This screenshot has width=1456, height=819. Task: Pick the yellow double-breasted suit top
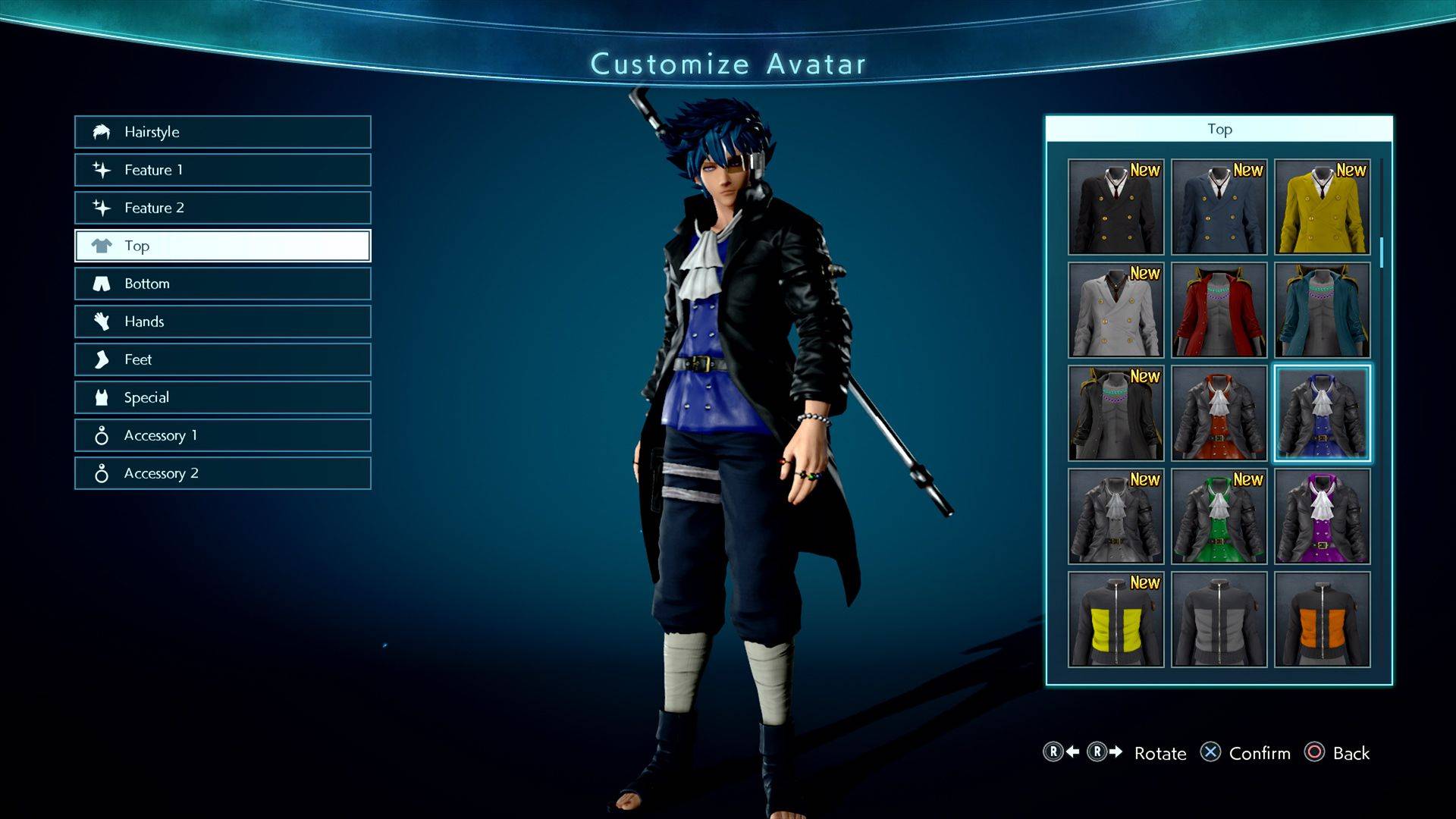coord(1322,207)
